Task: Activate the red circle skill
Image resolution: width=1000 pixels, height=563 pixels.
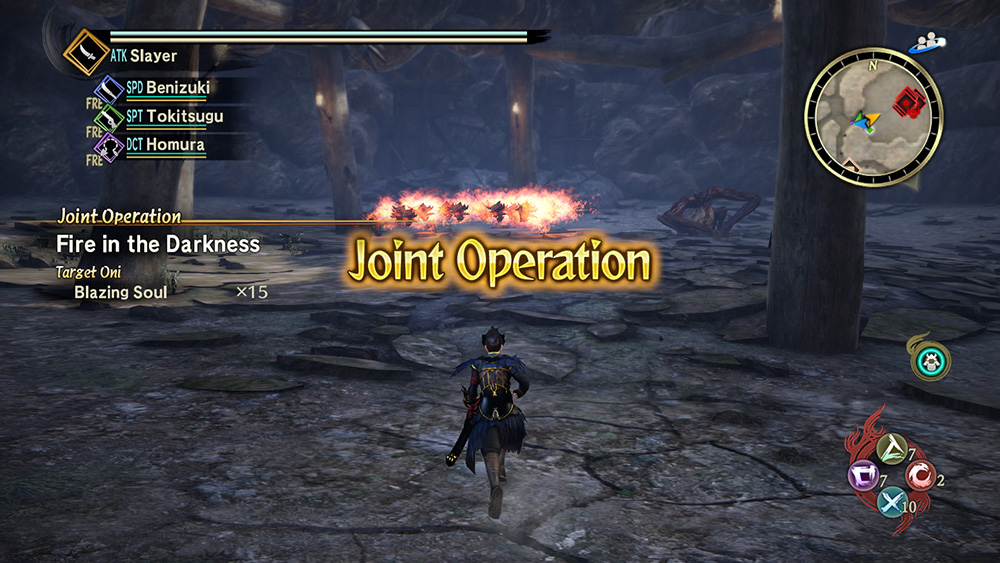Action: pyautogui.click(x=919, y=476)
